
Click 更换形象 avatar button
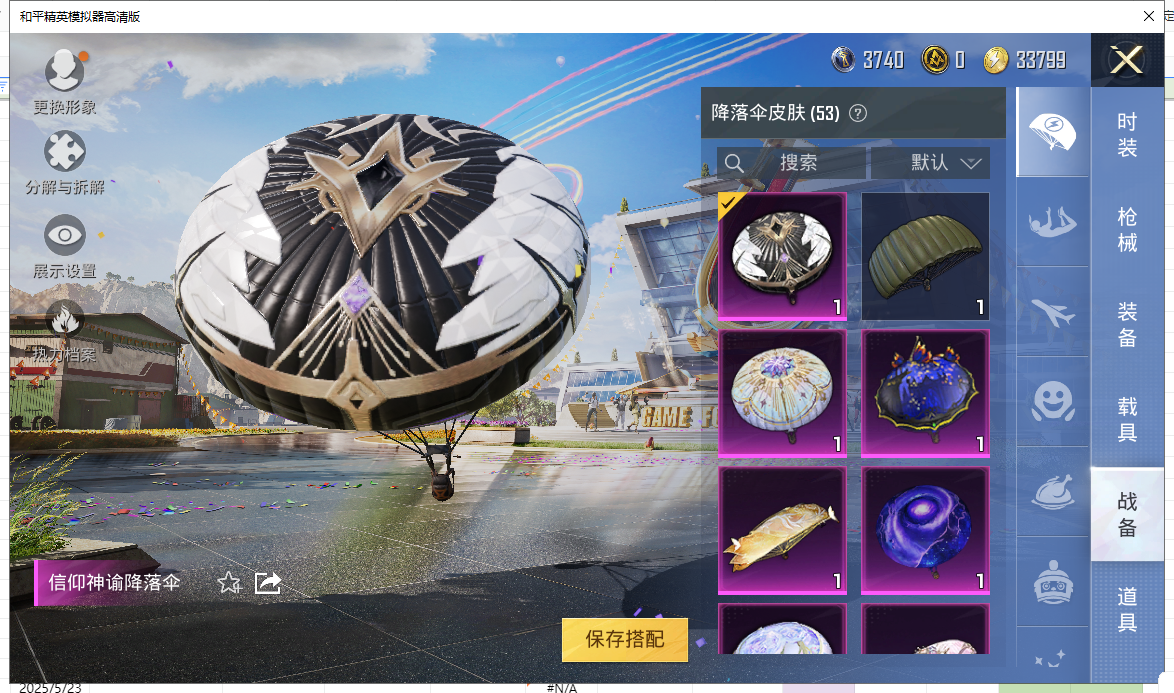(x=65, y=73)
